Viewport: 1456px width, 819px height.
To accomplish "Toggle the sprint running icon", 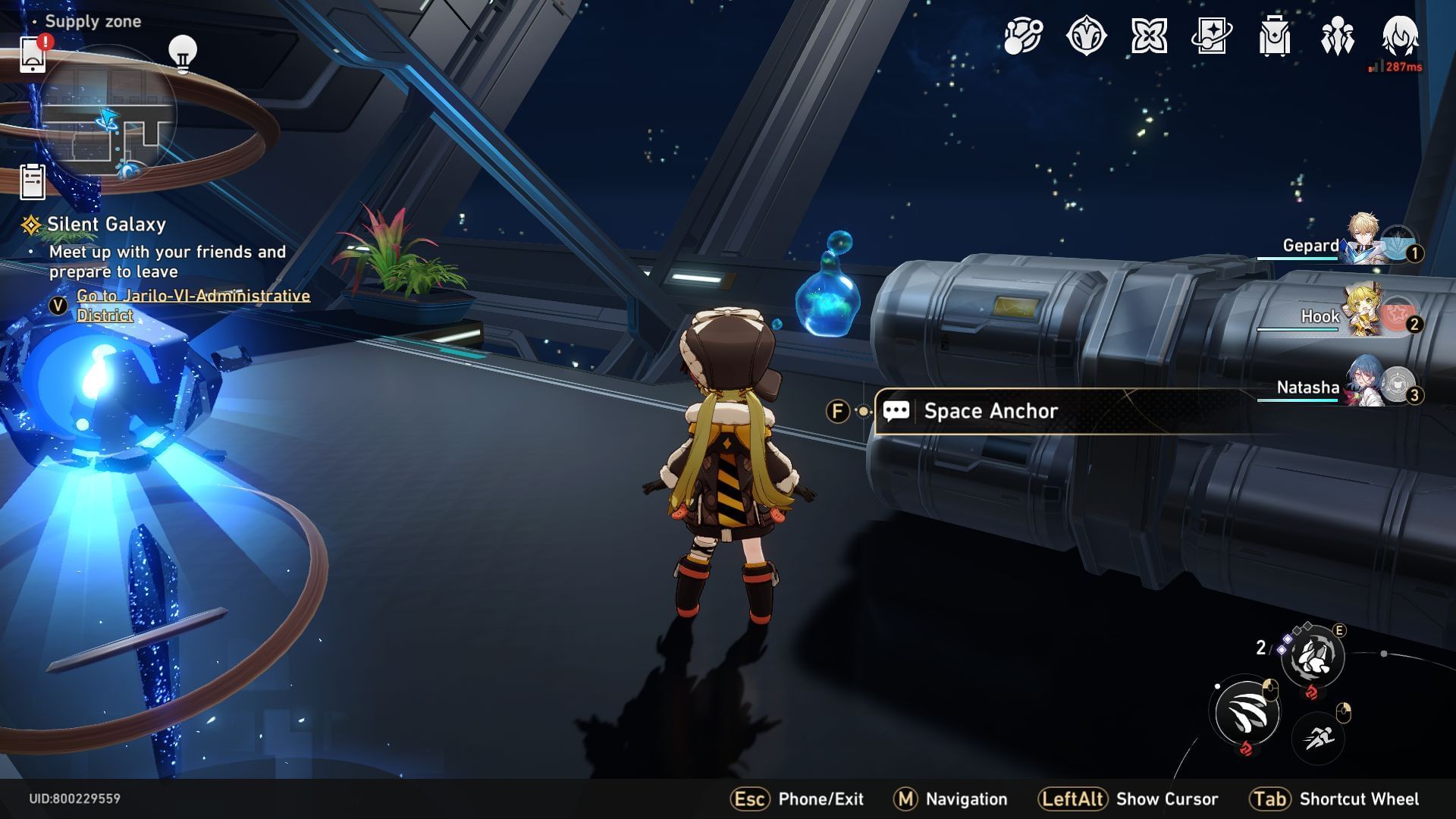I will [x=1319, y=736].
